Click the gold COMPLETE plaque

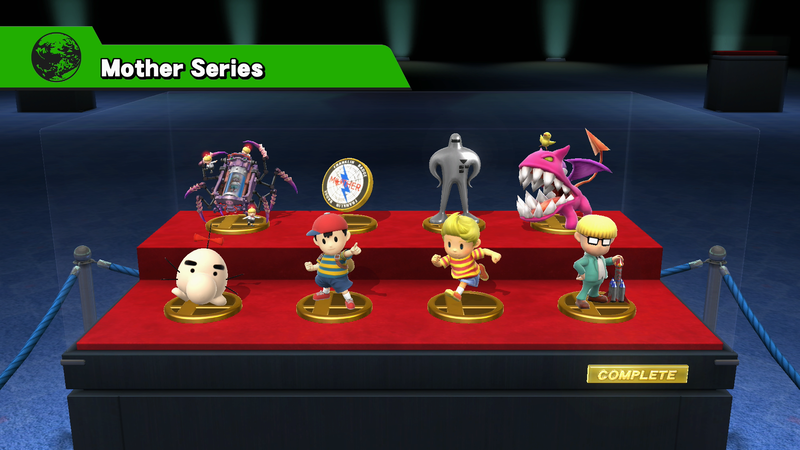click(637, 375)
